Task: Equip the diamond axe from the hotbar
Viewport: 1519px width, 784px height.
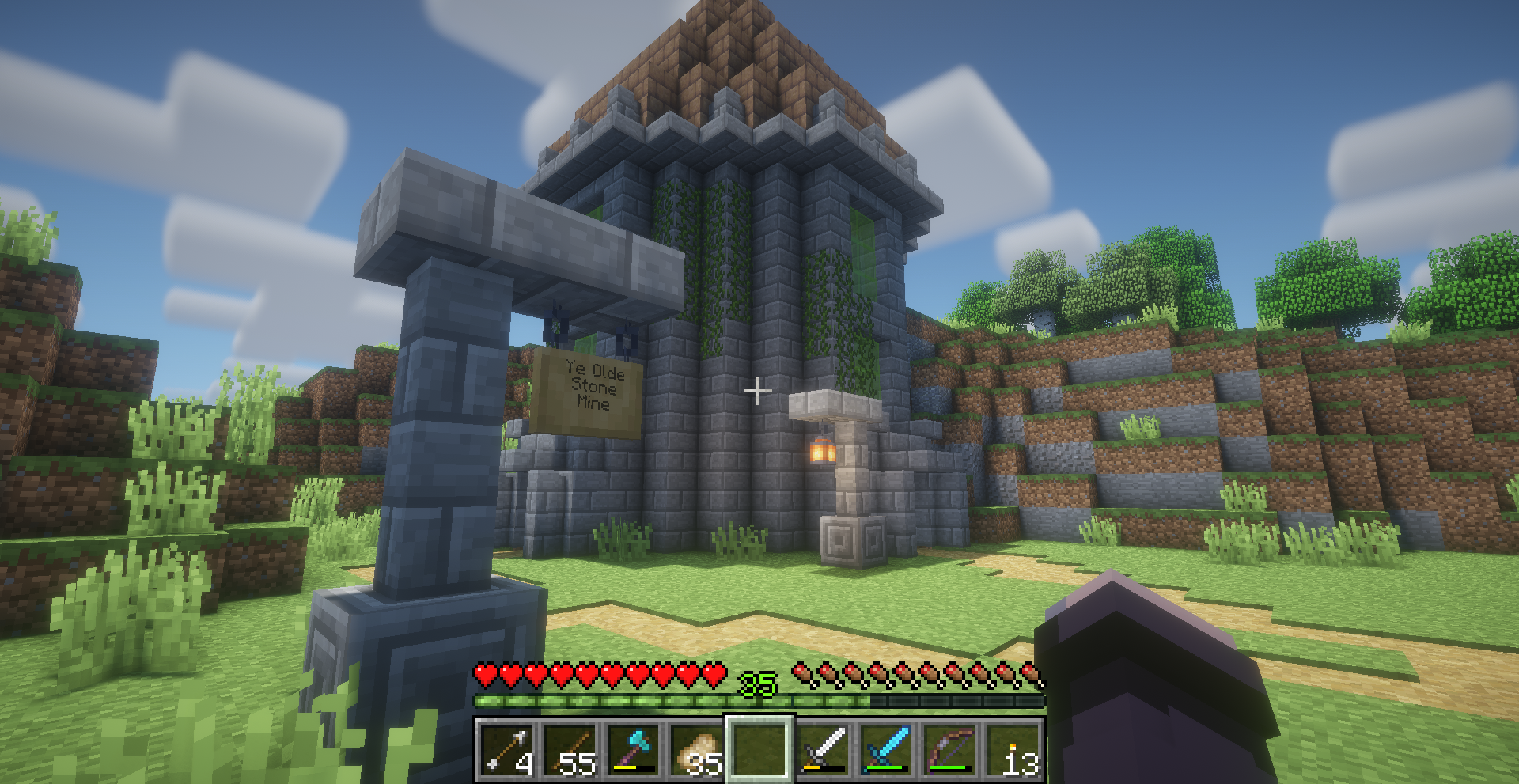Action: pyautogui.click(x=633, y=748)
